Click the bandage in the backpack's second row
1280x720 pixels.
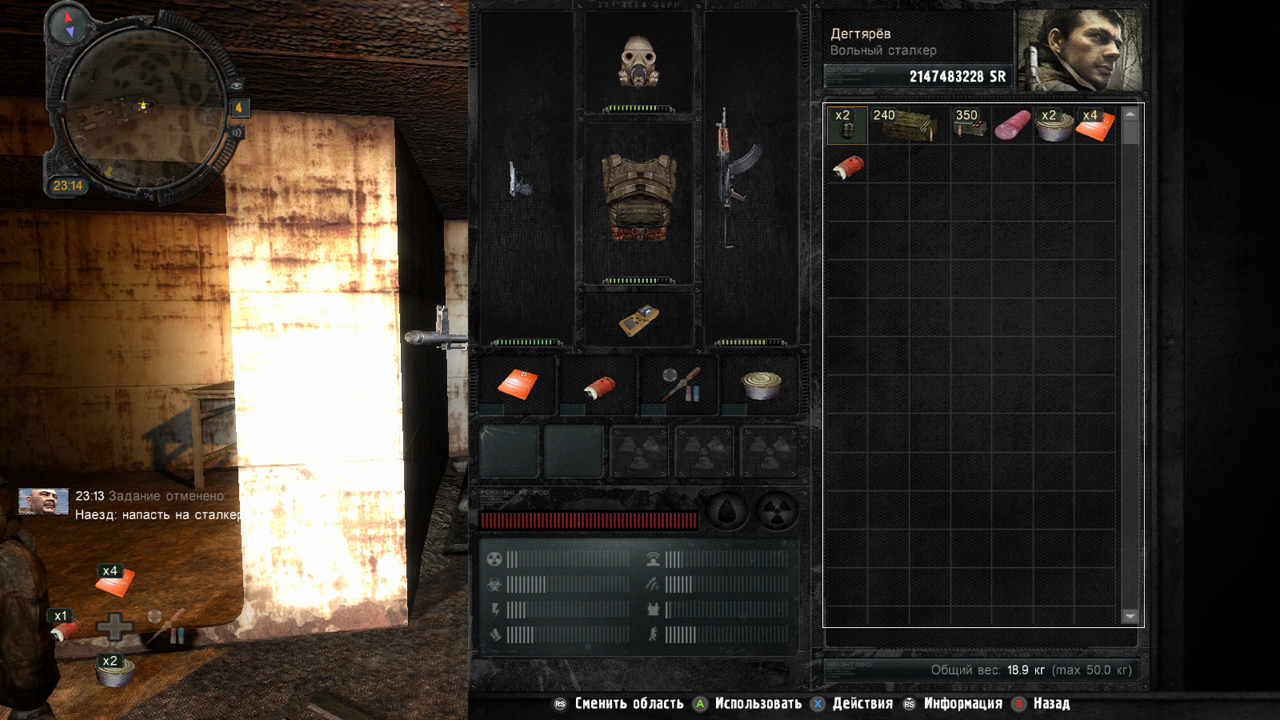click(846, 166)
